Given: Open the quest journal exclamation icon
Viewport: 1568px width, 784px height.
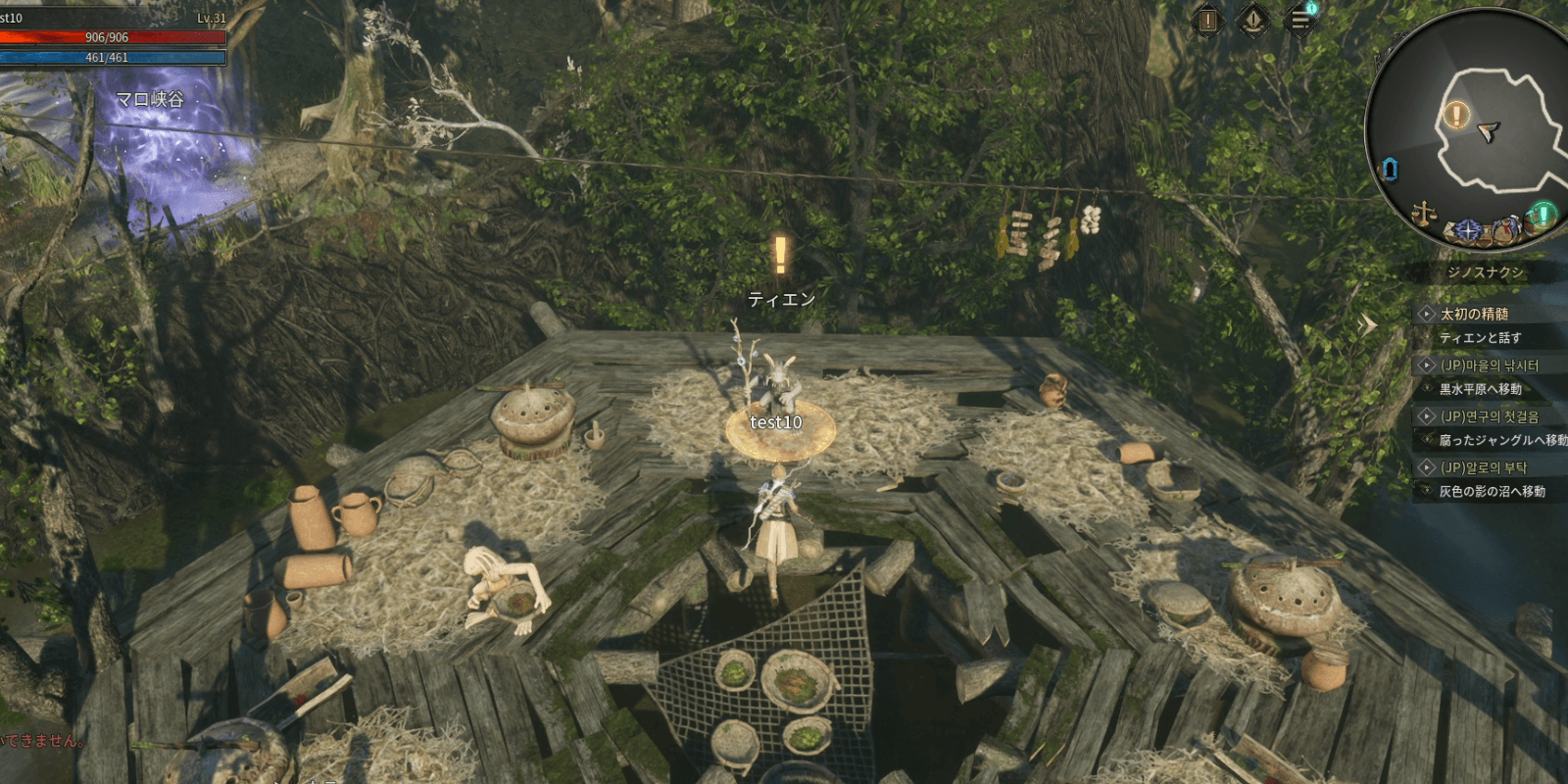Looking at the screenshot, I should coord(1207,20).
